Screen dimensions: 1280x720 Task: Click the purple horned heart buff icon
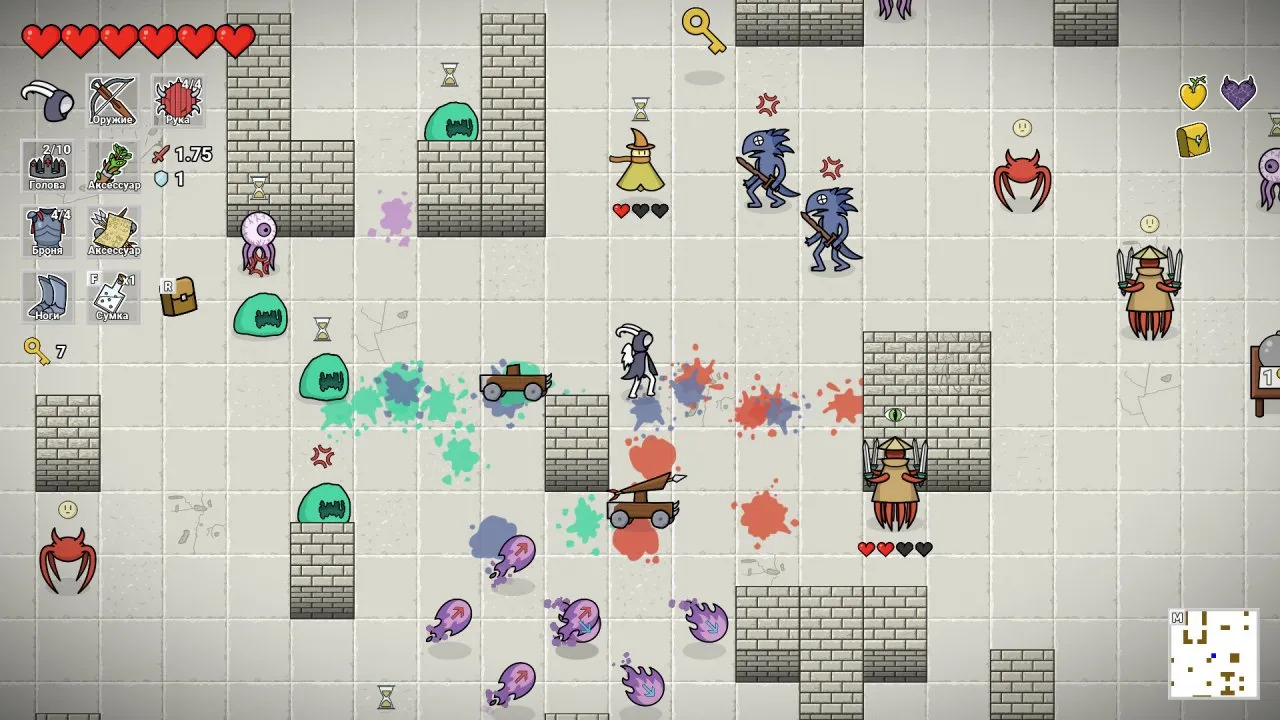[1238, 94]
